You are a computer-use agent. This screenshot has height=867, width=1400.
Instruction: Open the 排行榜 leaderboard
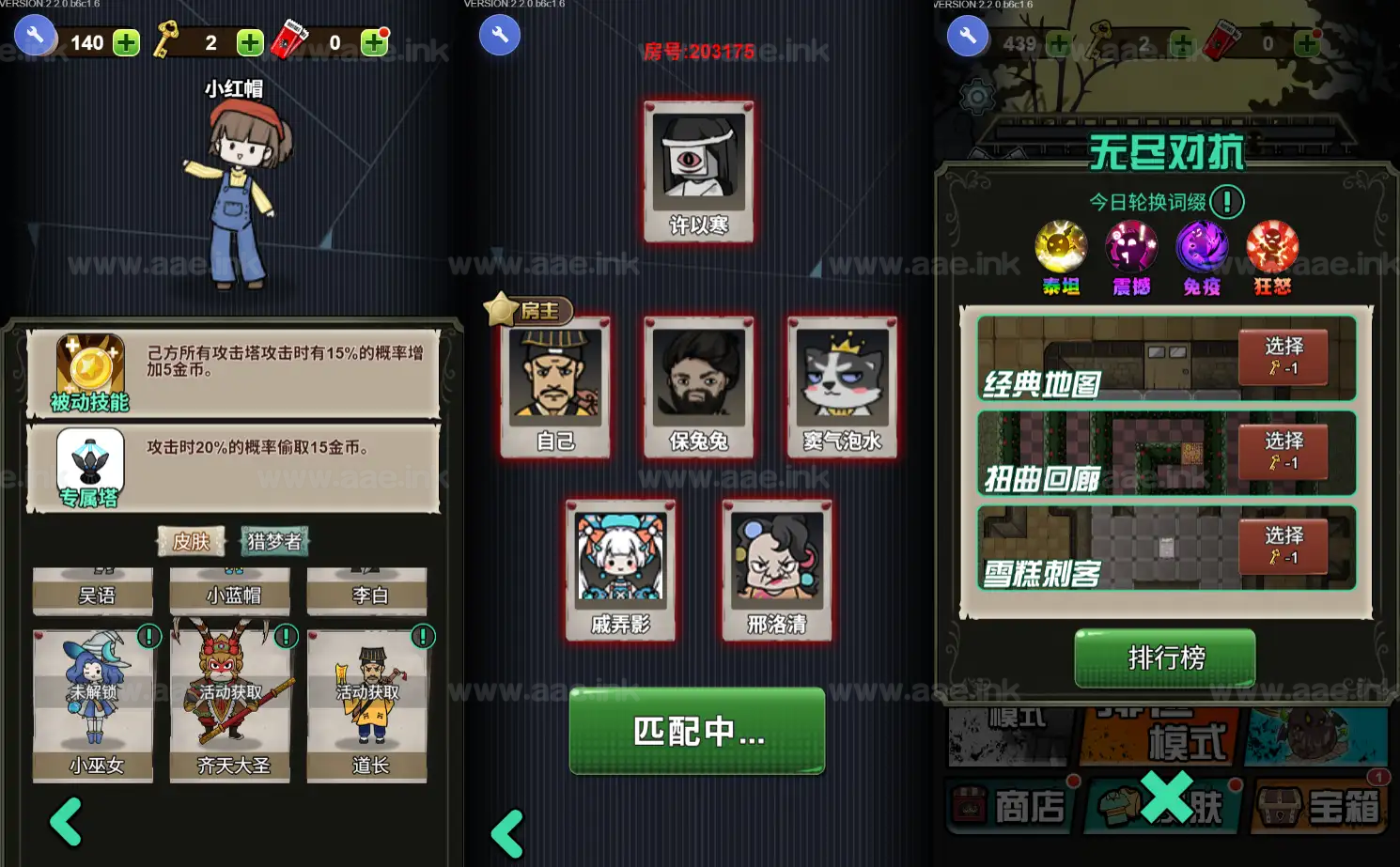pos(1164,658)
